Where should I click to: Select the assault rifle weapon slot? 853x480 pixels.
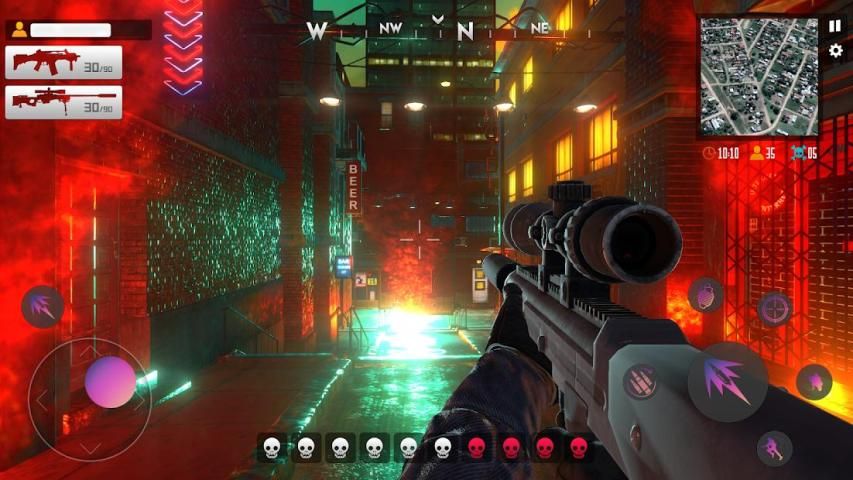64,62
